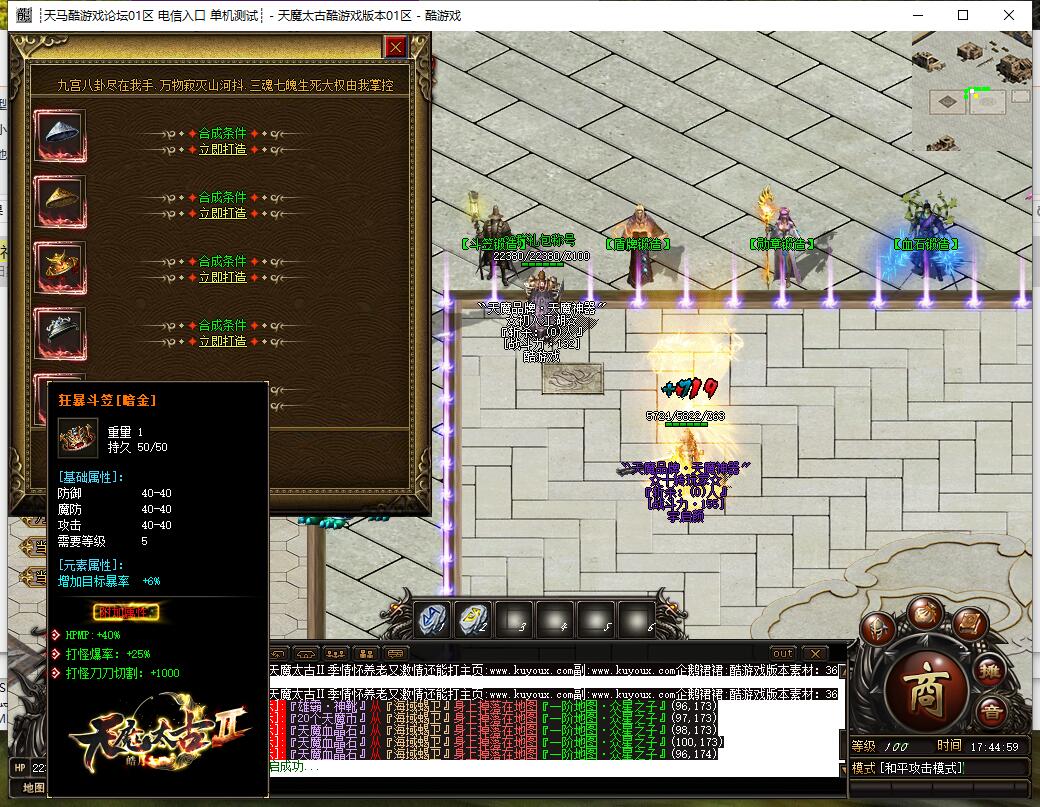This screenshot has height=807, width=1040.
Task: Click the 'out' button above the chat
Action: 783,653
